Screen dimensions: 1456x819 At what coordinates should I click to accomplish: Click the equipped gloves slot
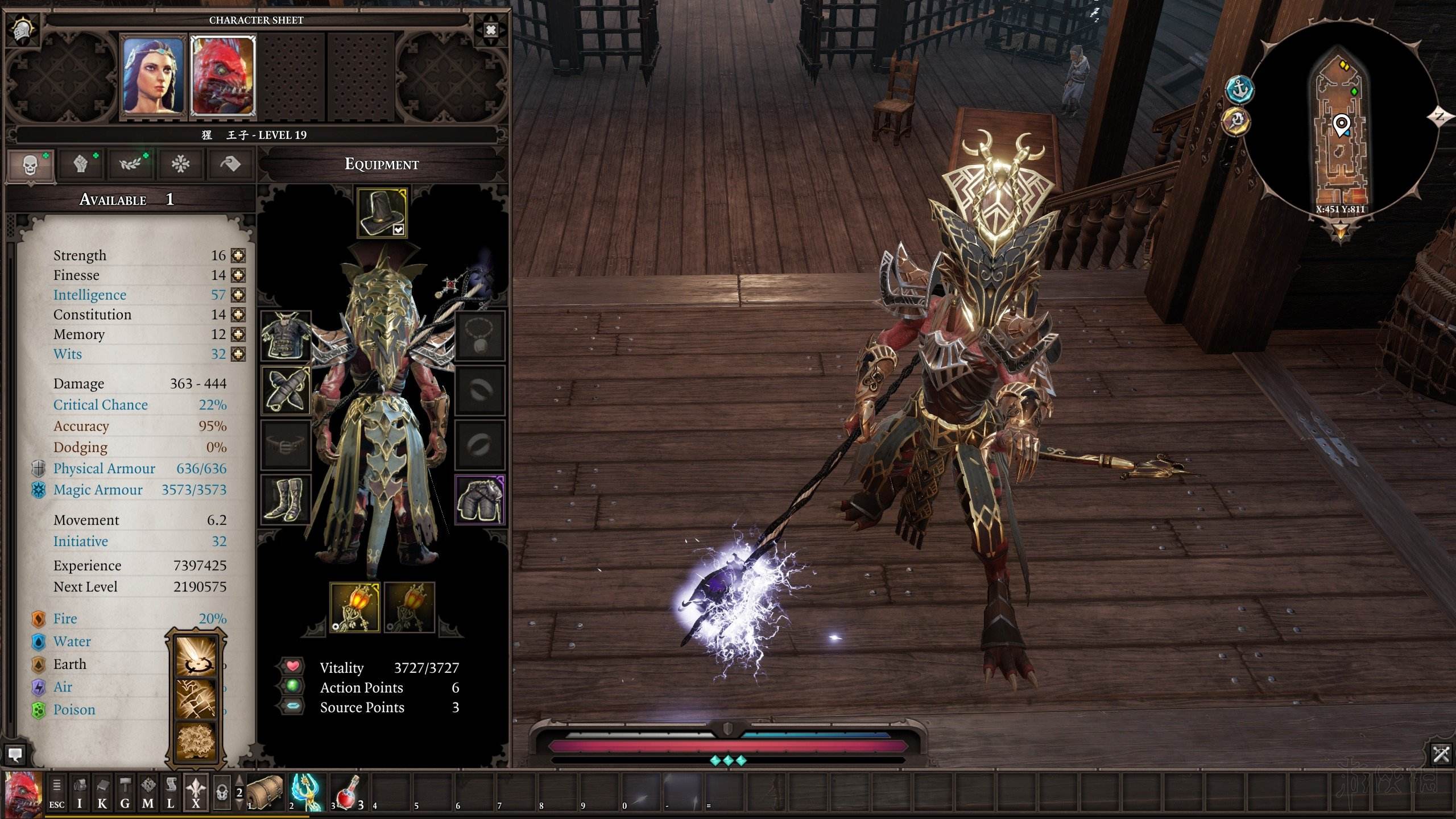[x=286, y=390]
